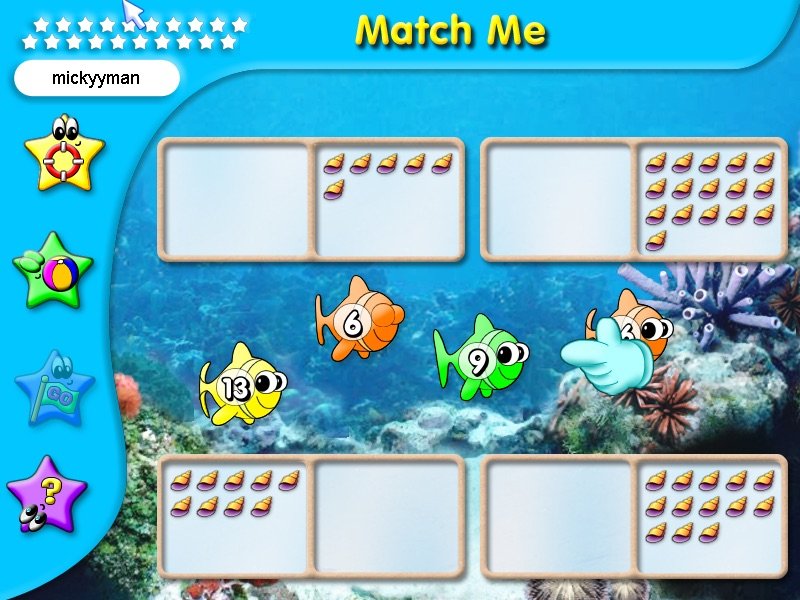
Task: Click the empty box beside six shells
Action: pos(237,199)
